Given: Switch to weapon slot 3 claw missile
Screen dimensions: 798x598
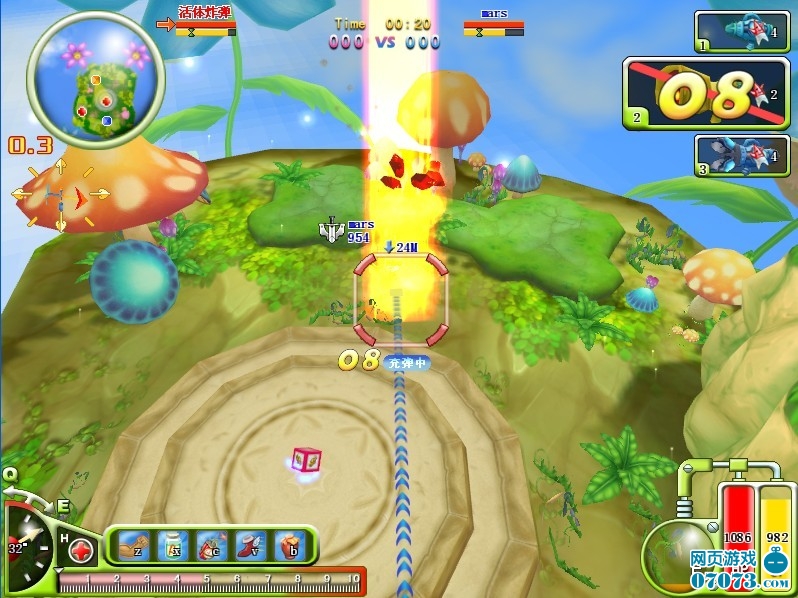Looking at the screenshot, I should (x=741, y=155).
